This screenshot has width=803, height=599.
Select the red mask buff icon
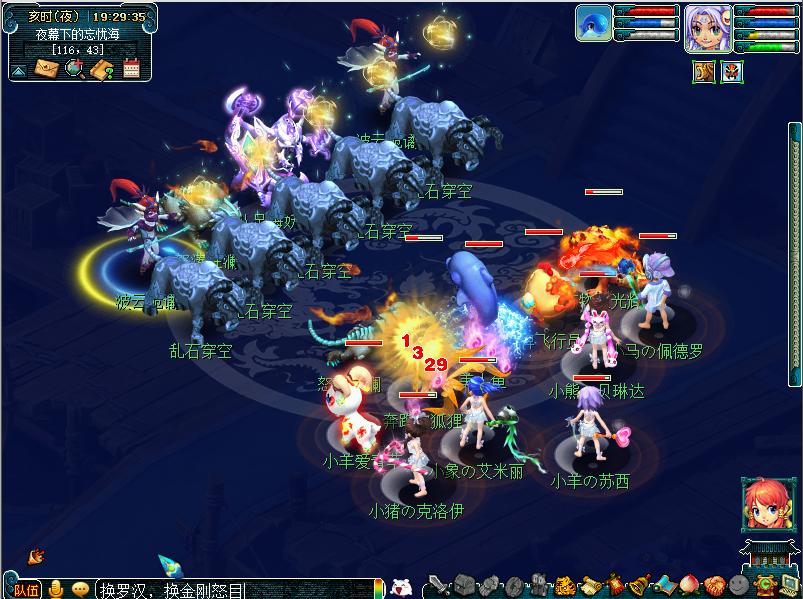[732, 72]
